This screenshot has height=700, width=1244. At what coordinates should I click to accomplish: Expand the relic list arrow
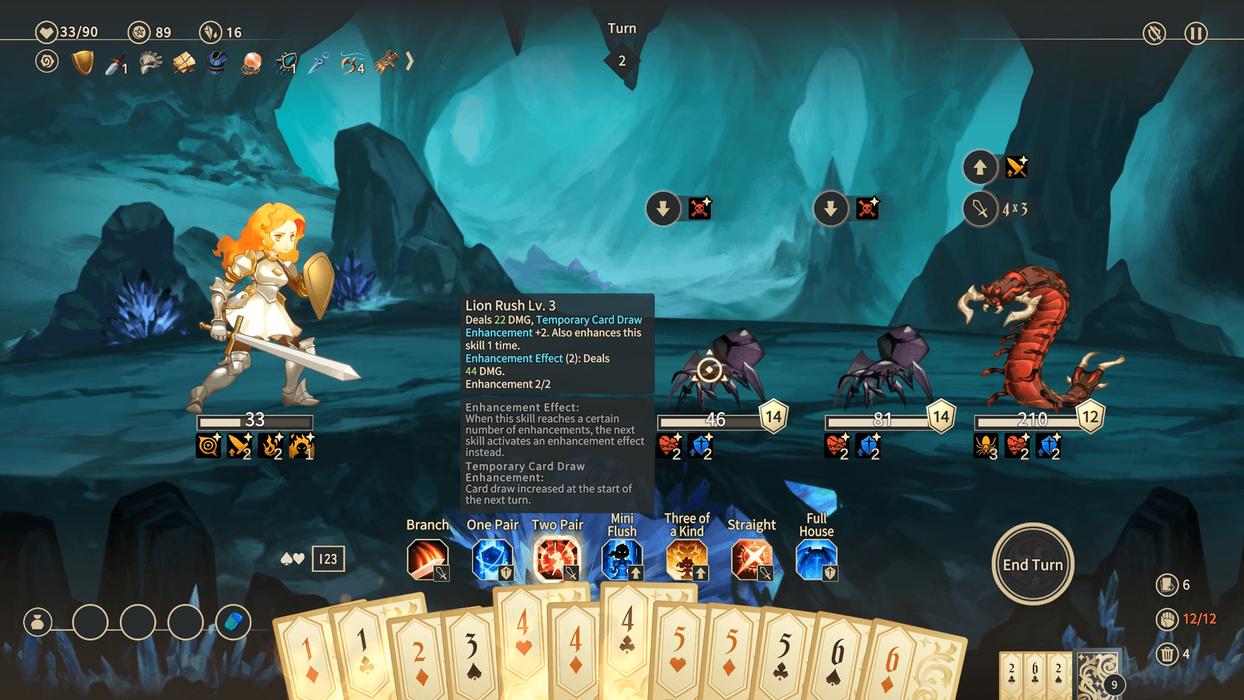click(x=409, y=62)
